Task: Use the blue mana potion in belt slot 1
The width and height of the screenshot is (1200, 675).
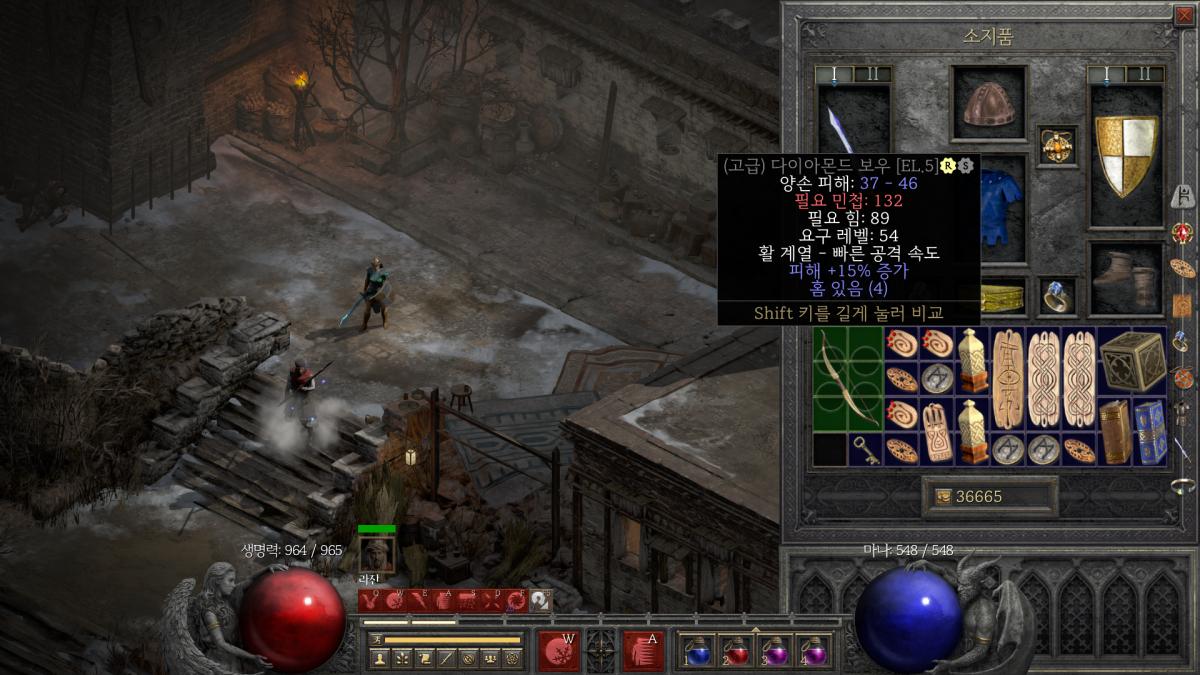Action: [x=697, y=650]
